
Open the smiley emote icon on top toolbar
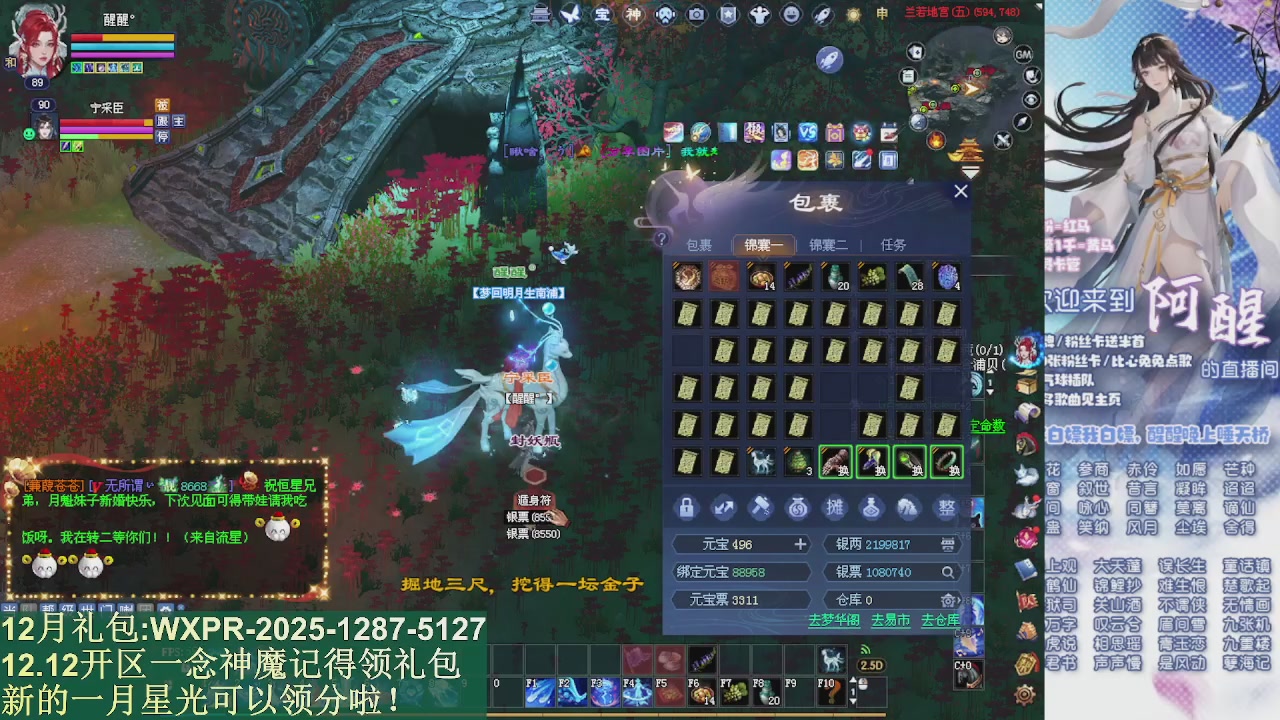tap(787, 12)
